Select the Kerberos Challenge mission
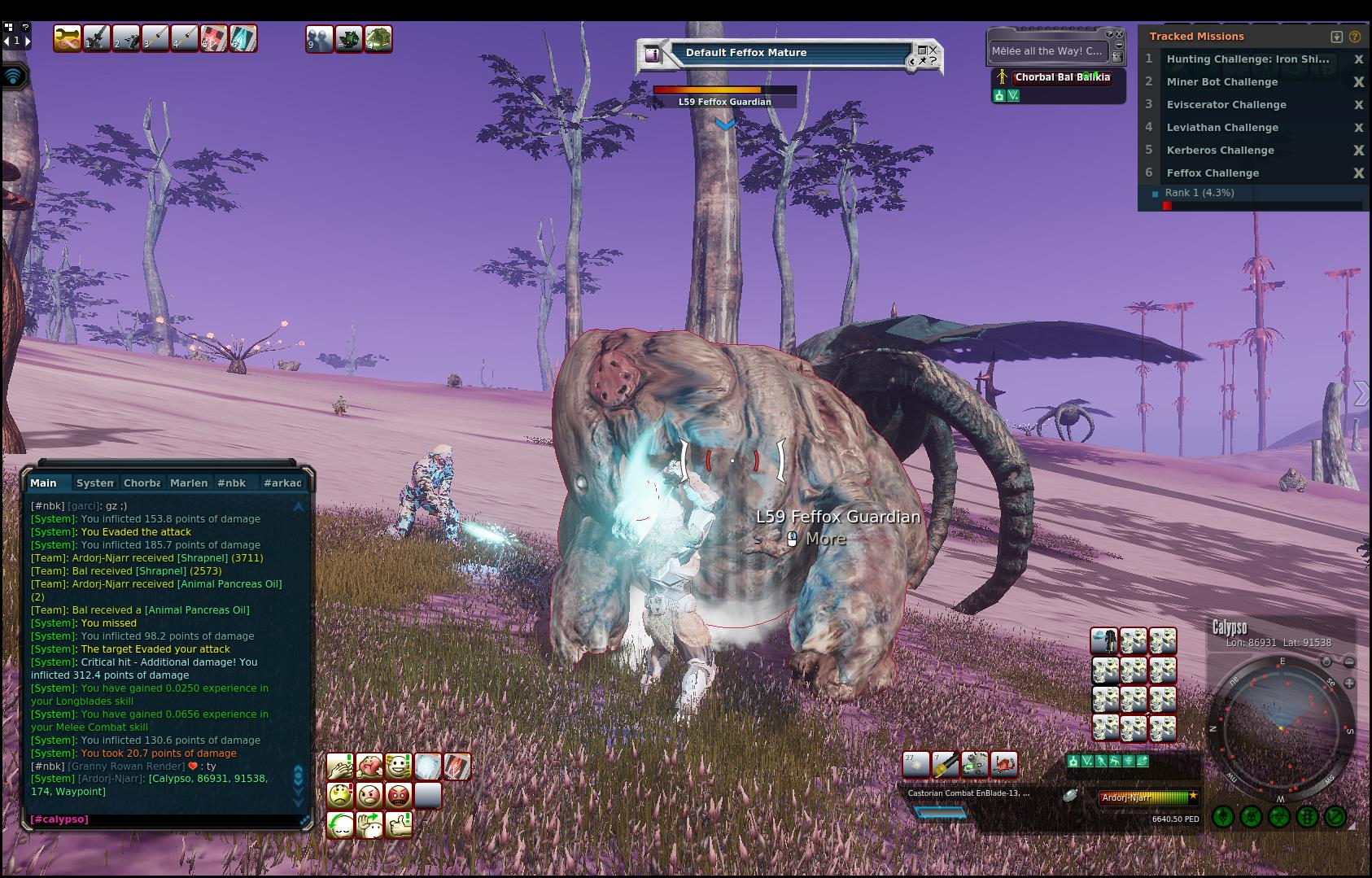 tap(1220, 151)
